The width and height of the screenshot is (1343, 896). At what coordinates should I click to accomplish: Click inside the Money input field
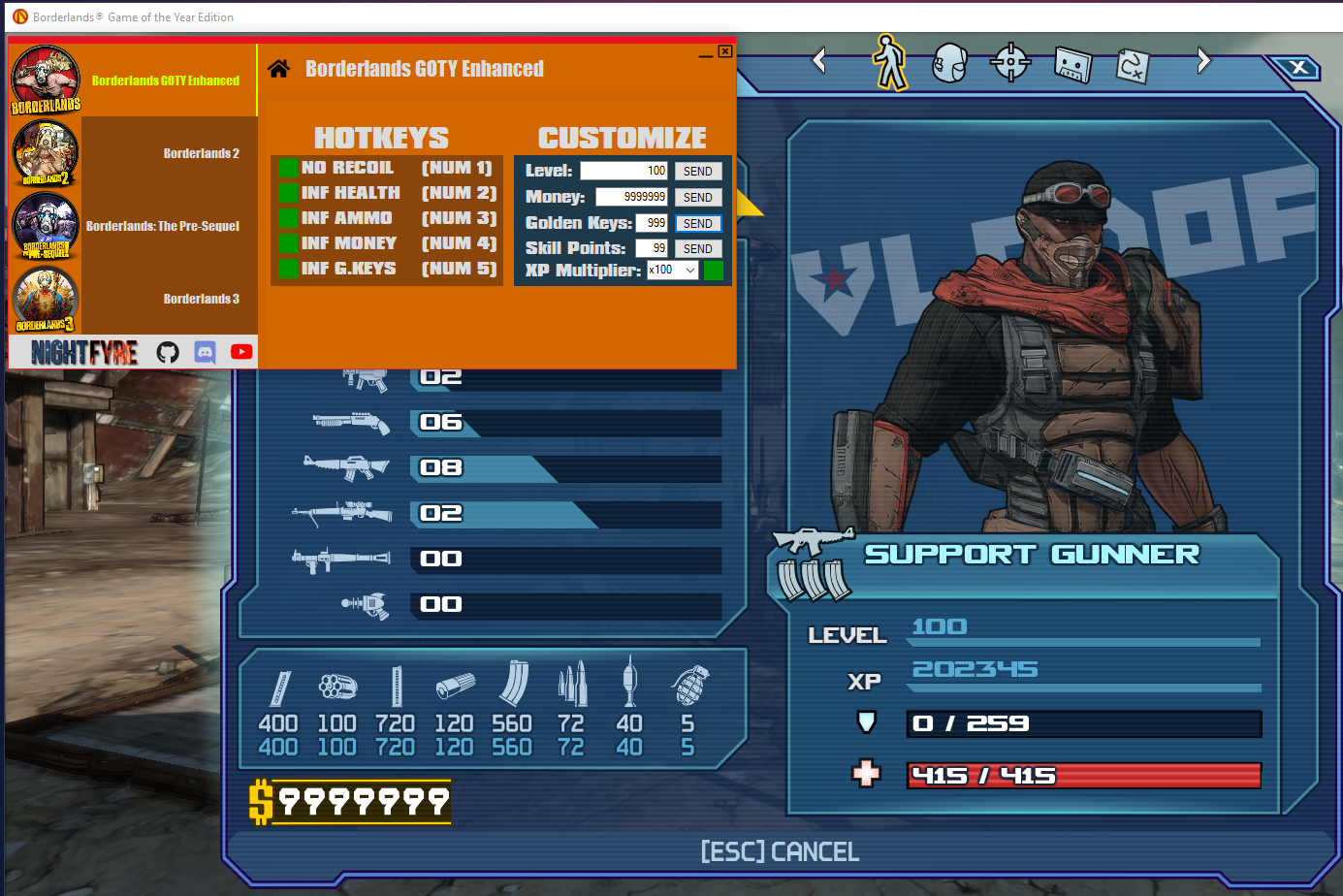(x=630, y=197)
